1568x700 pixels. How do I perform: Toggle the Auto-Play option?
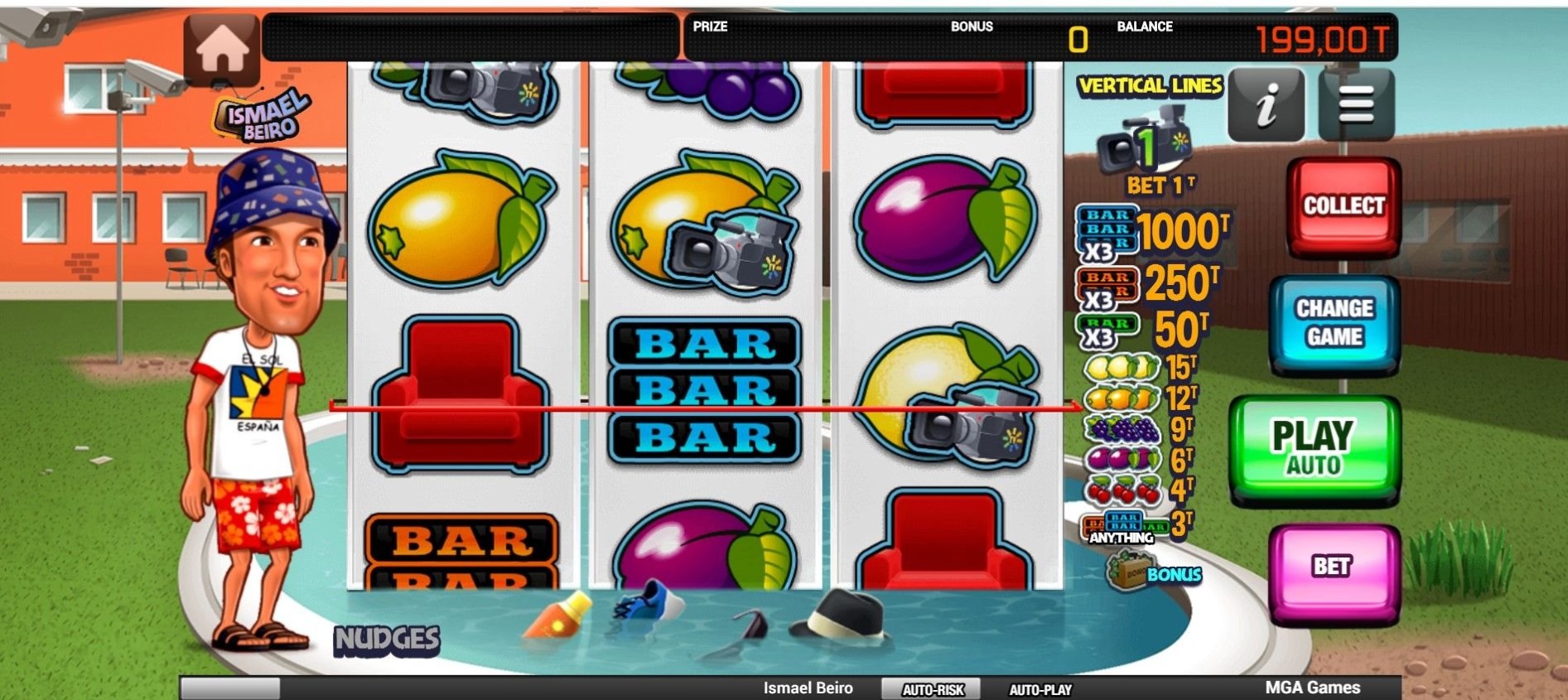[x=1040, y=689]
